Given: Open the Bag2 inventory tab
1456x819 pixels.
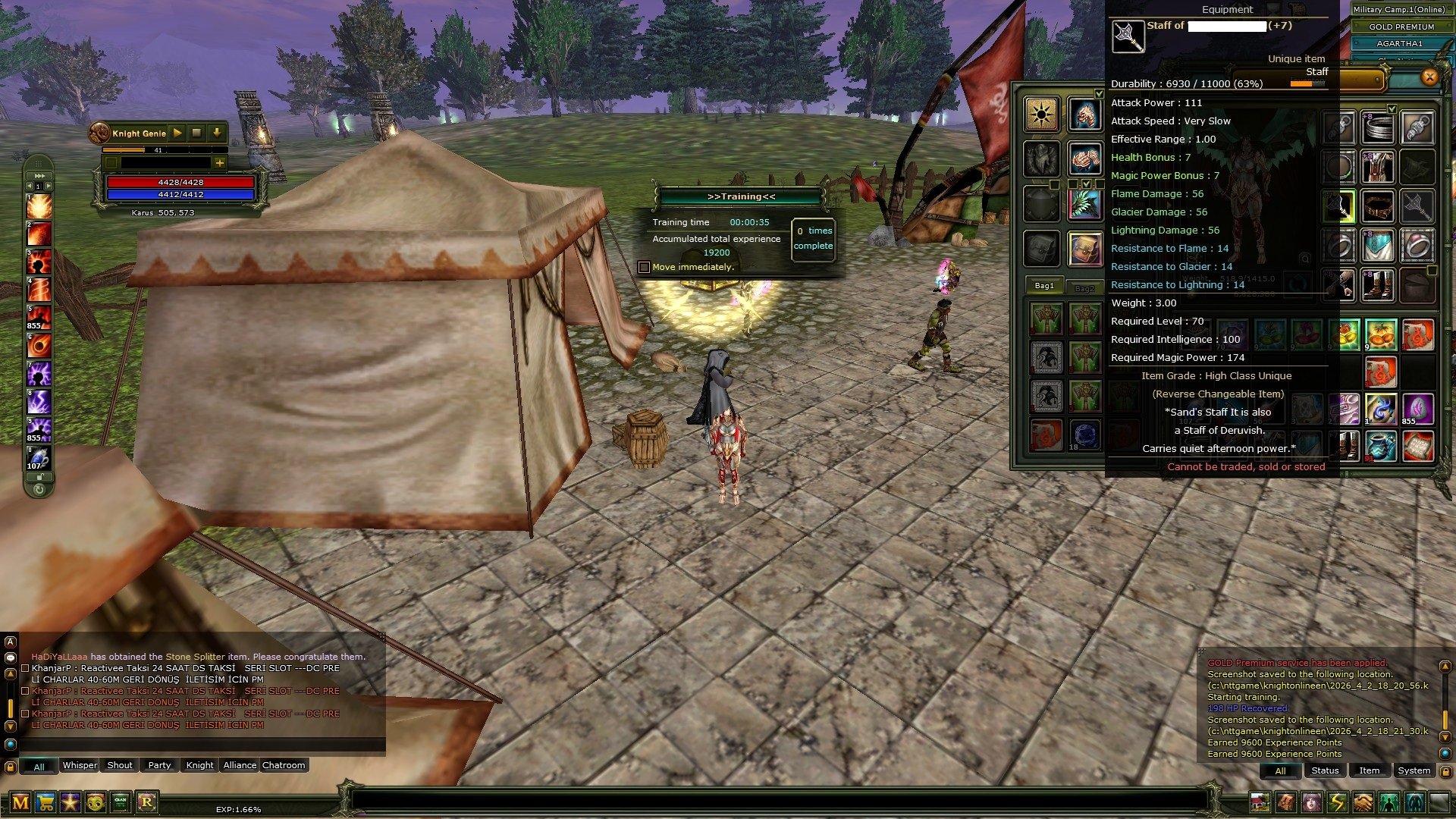Looking at the screenshot, I should [1085, 287].
